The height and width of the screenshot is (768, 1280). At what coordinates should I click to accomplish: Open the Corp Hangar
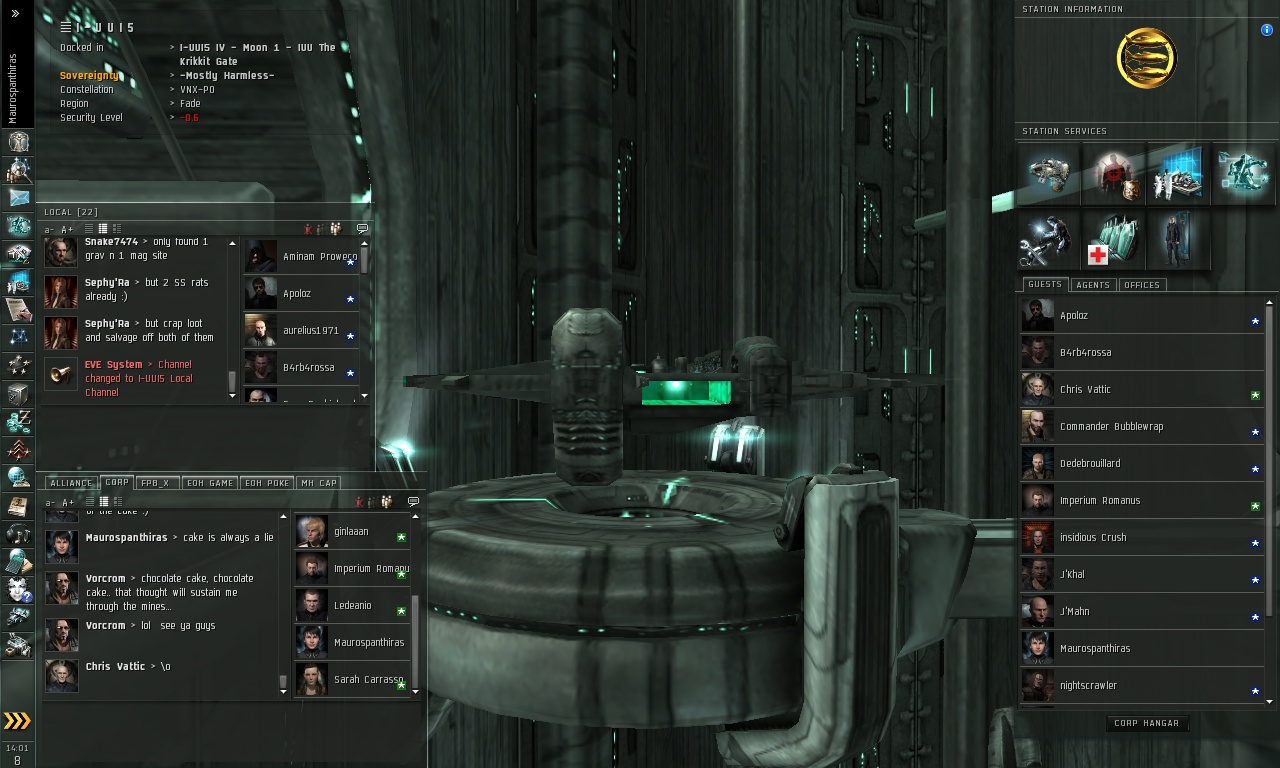(1146, 723)
